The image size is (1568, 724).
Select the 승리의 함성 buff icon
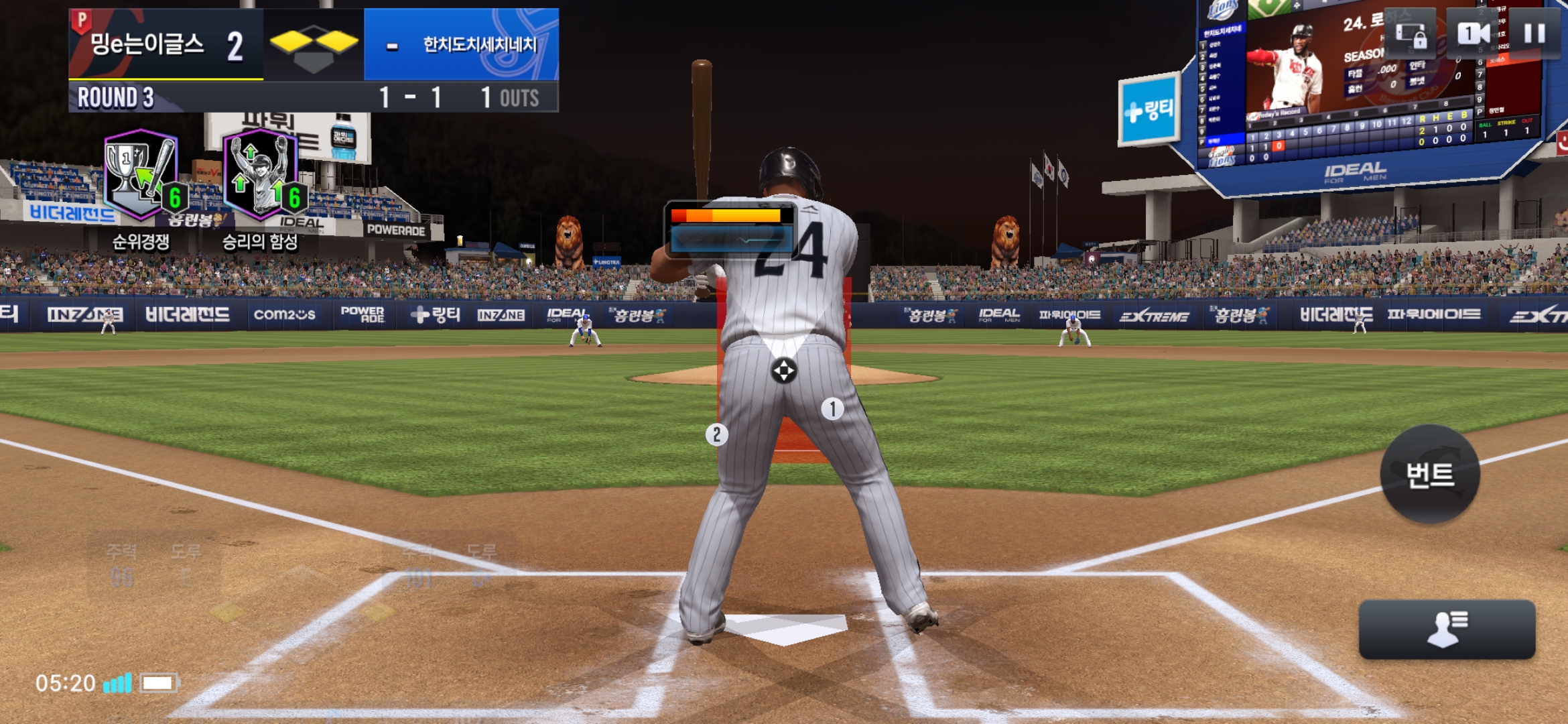pyautogui.click(x=260, y=176)
